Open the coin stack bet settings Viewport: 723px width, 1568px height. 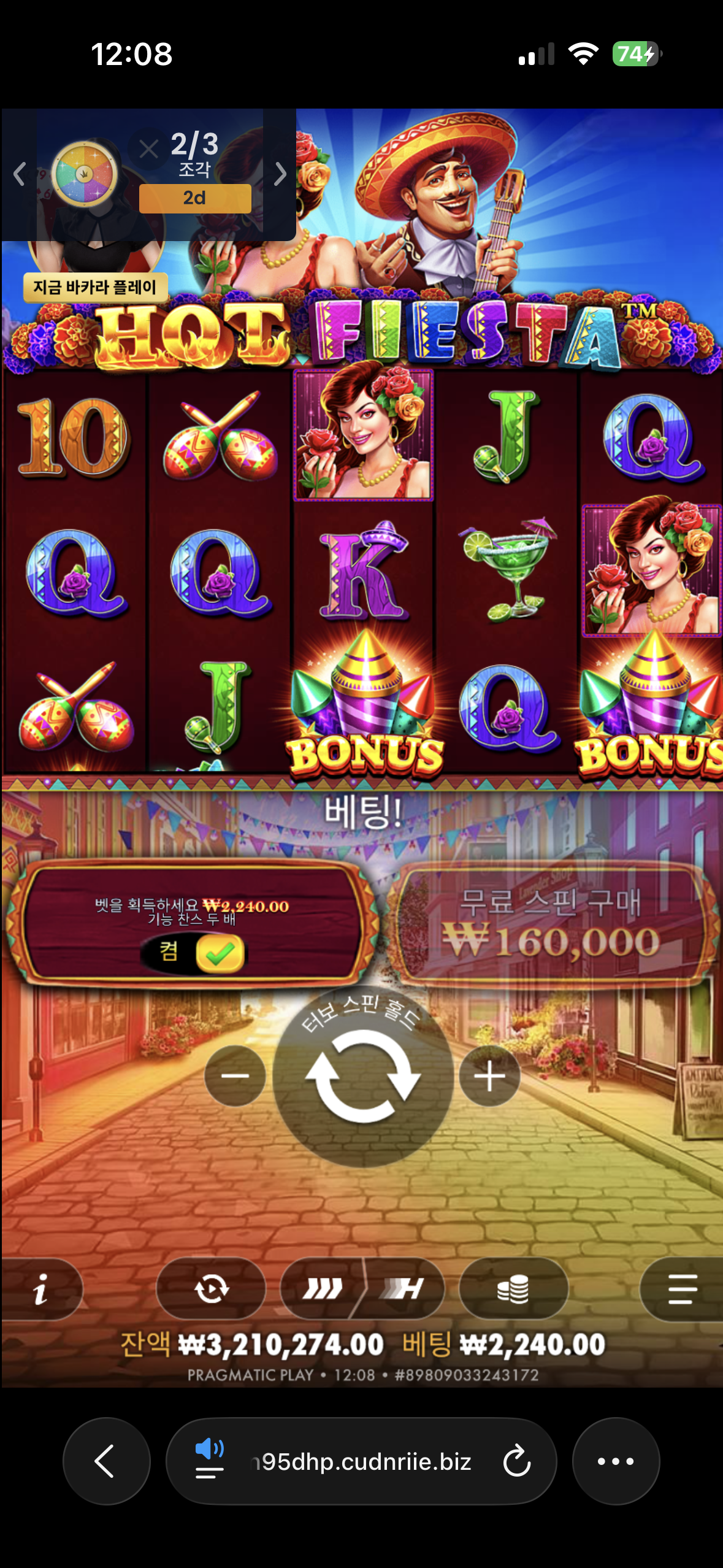[513, 1288]
